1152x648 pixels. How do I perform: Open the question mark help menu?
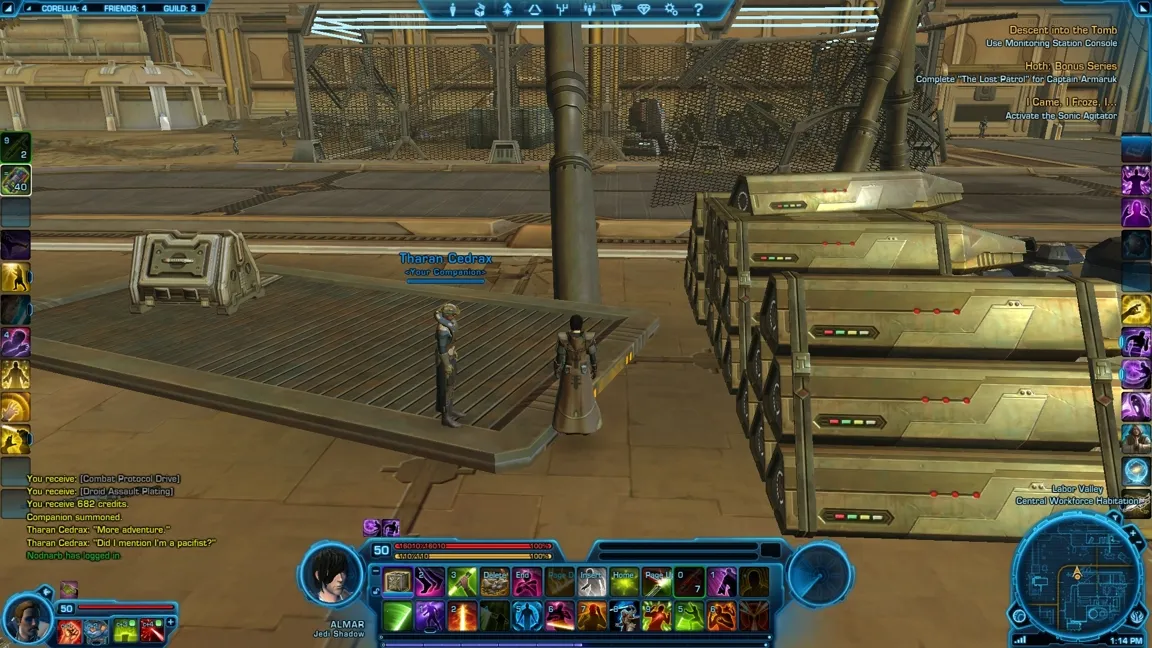pos(698,10)
